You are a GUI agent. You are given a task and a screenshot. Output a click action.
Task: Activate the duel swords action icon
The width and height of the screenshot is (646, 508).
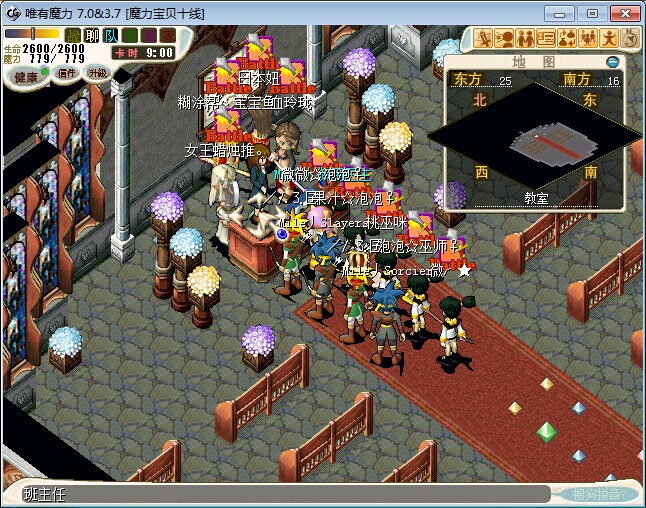click(484, 39)
